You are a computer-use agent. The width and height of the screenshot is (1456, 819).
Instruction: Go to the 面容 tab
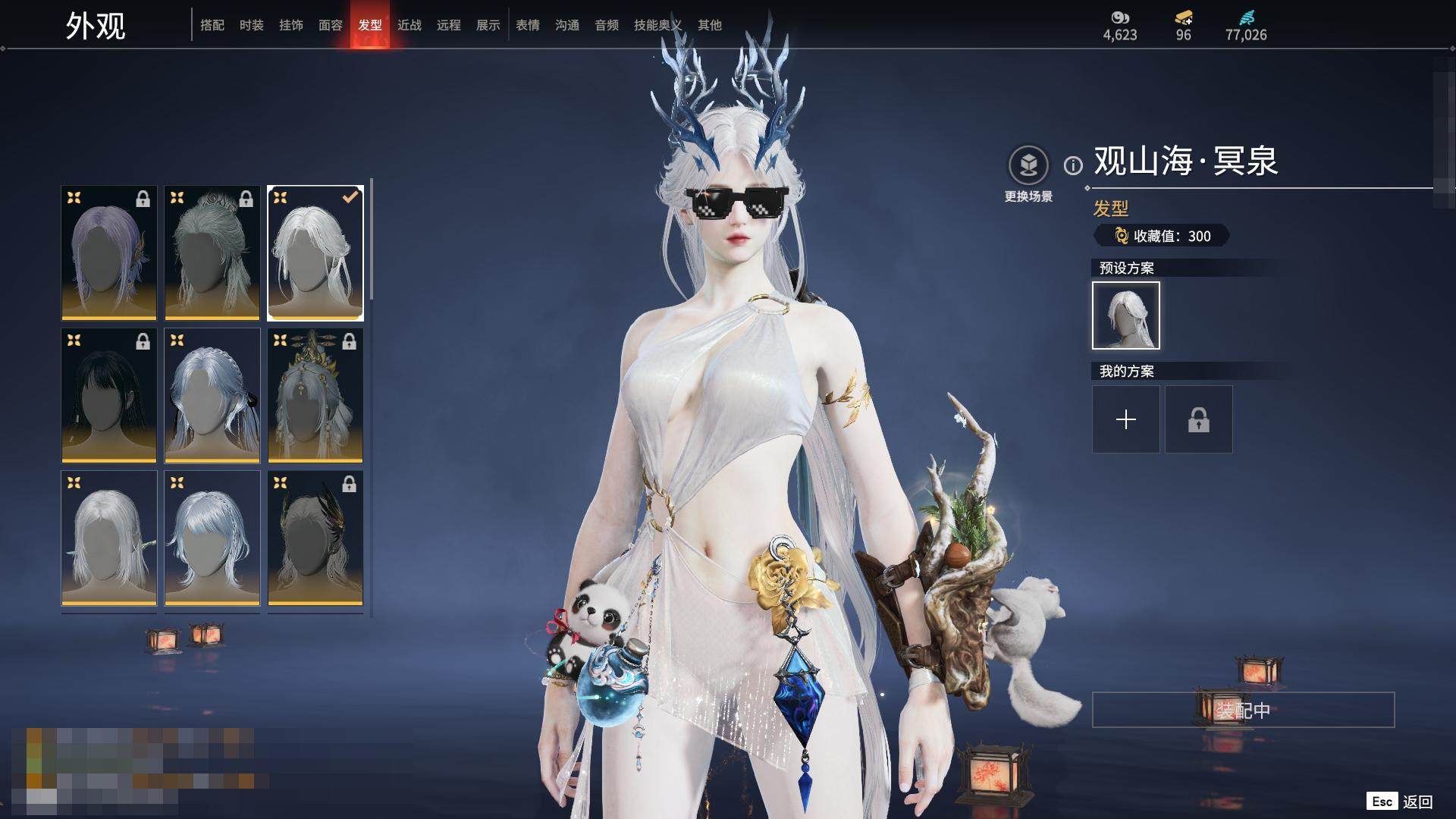331,25
